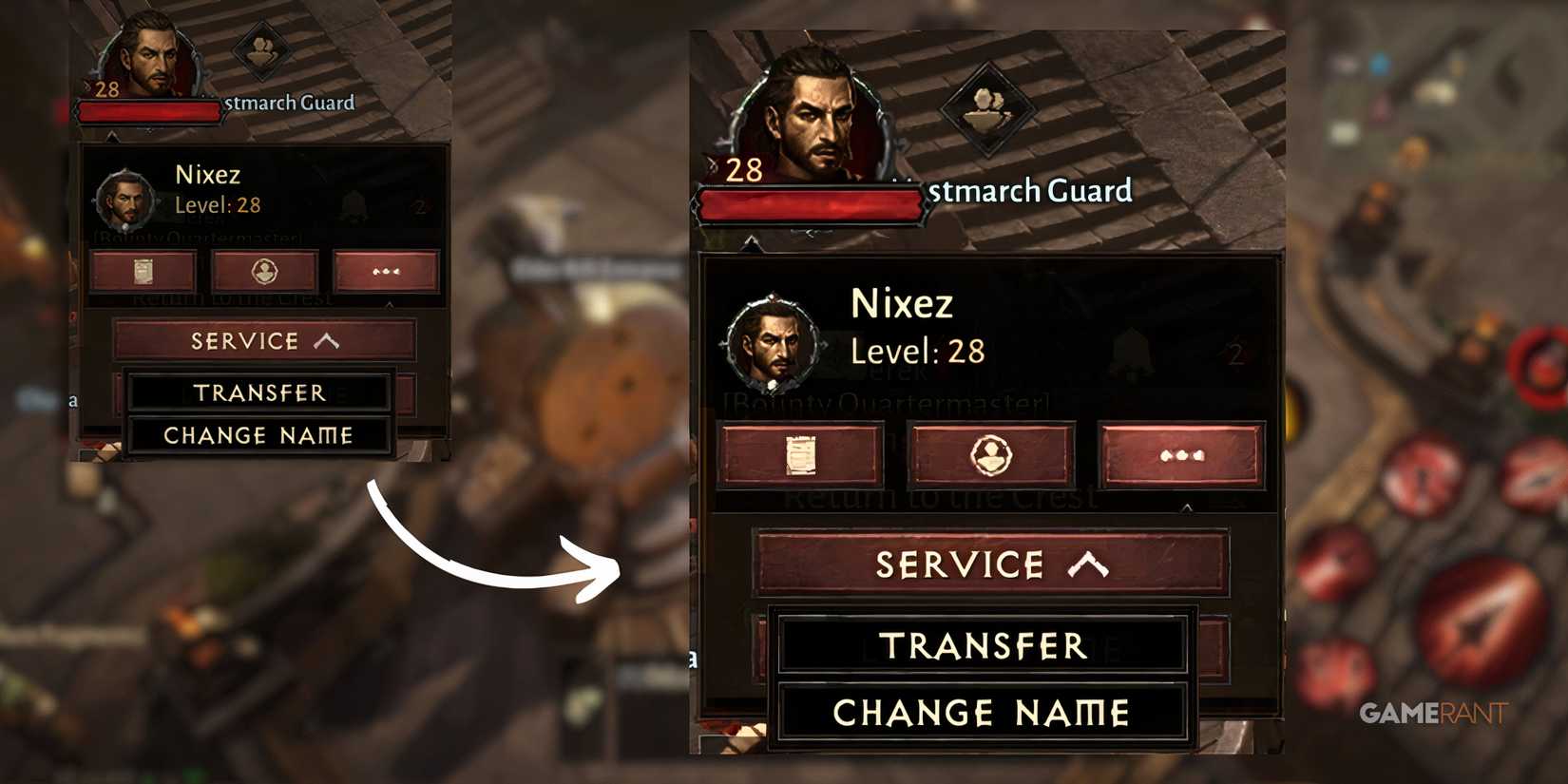1568x784 pixels.
Task: Open the ellipsis (more options) icon
Action: point(1181,454)
